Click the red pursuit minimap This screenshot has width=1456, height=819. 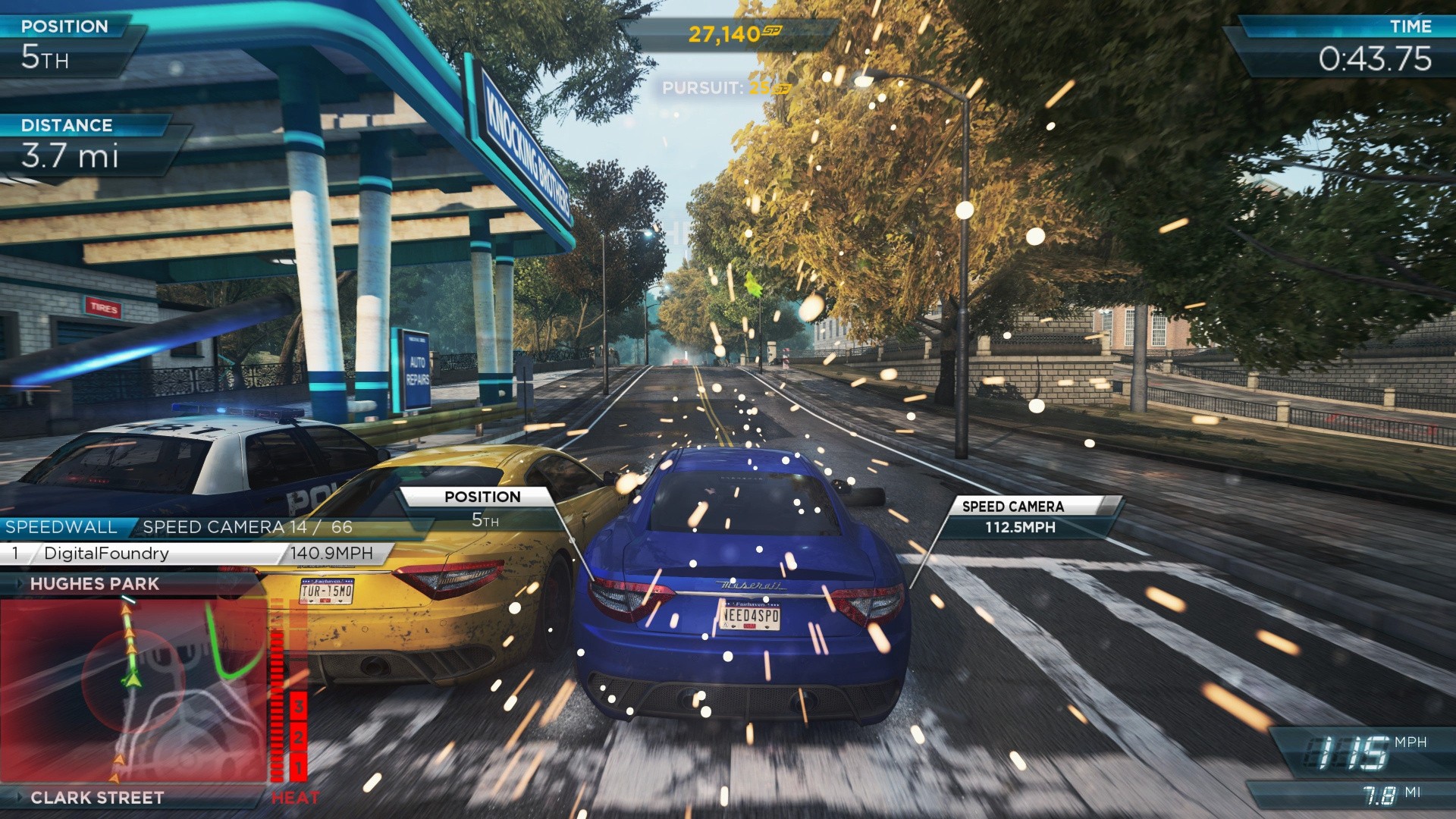133,690
